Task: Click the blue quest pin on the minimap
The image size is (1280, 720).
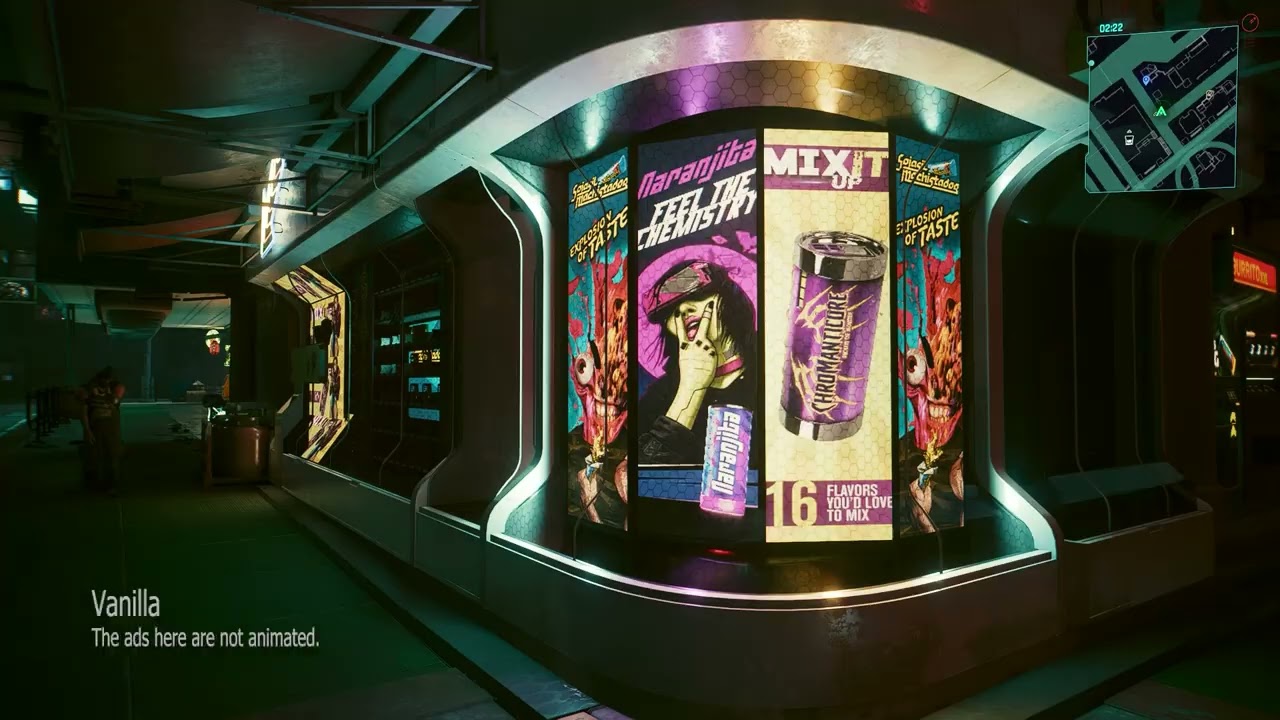Action: pos(1145,80)
